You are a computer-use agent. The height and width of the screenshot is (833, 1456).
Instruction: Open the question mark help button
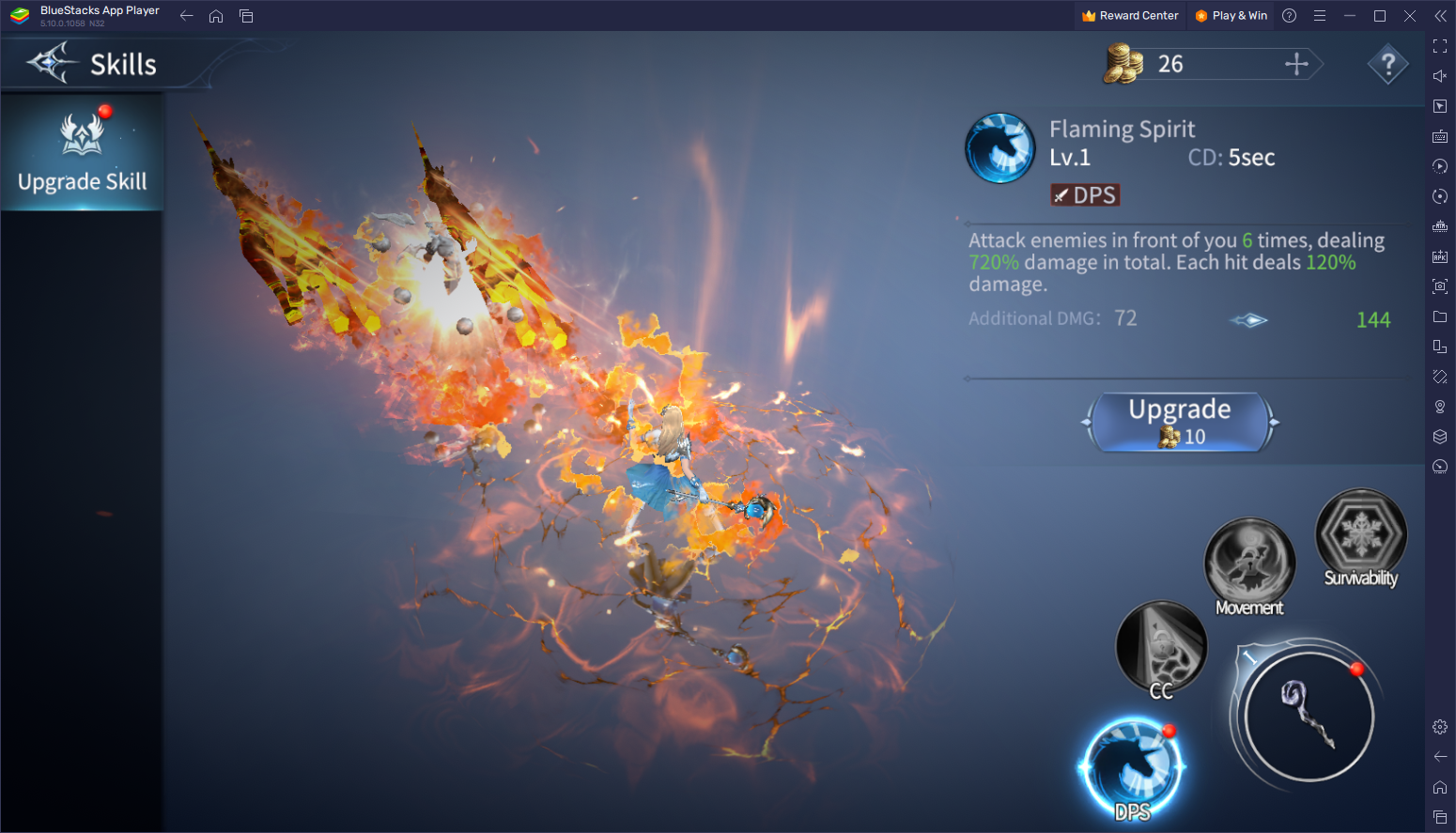[1387, 65]
